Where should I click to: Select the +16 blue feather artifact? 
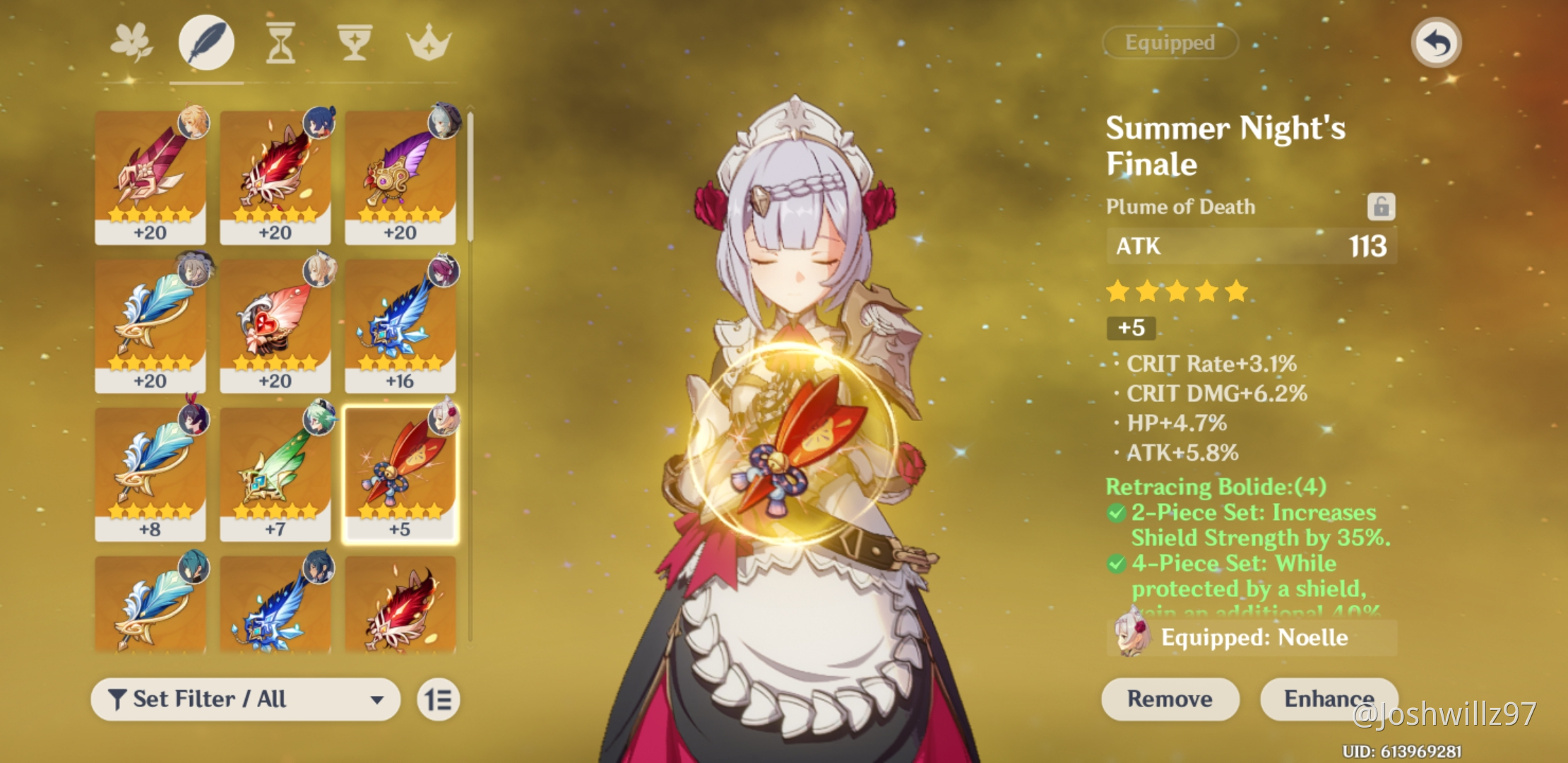click(400, 325)
